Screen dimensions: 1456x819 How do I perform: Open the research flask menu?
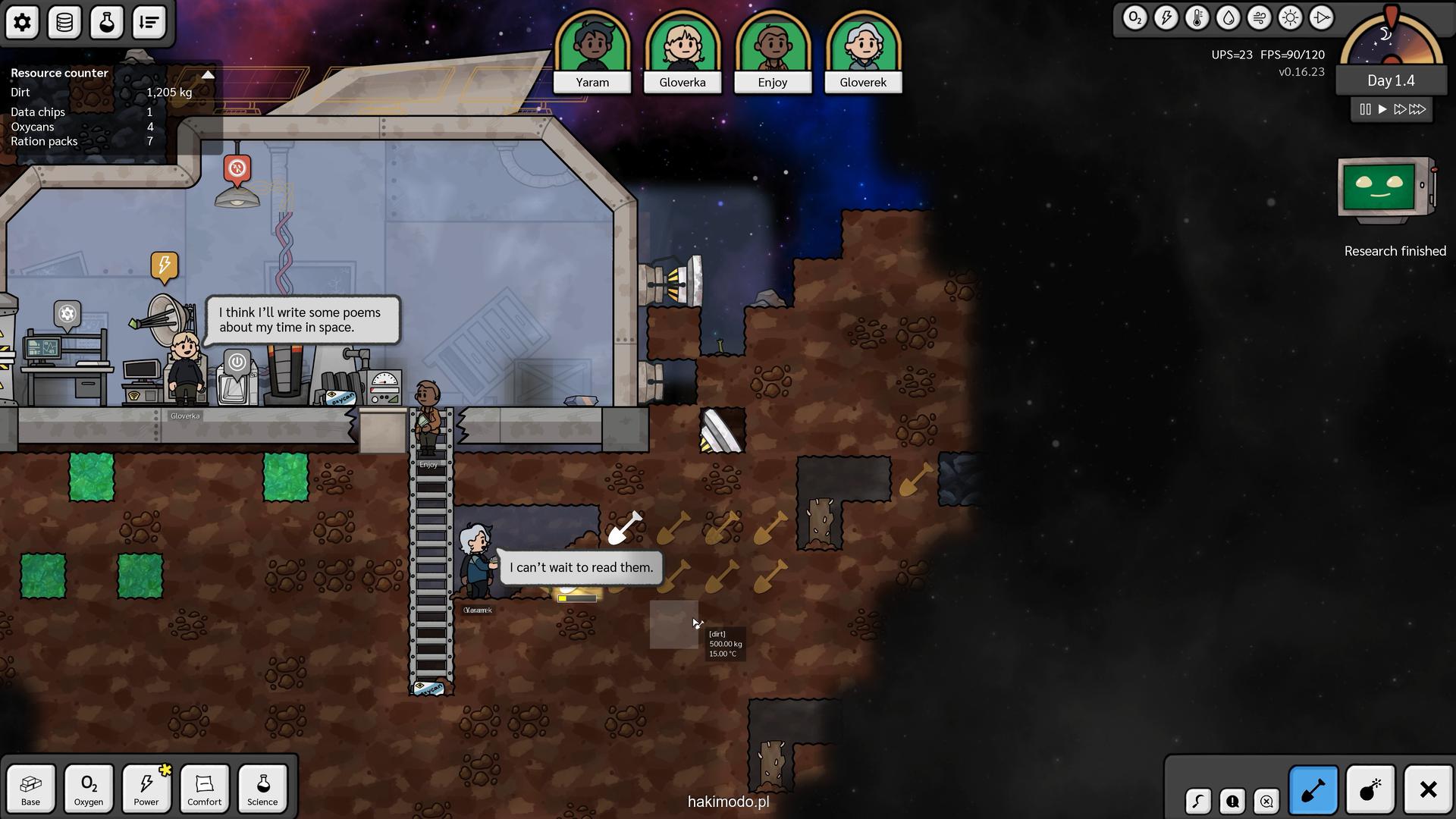pos(107,23)
